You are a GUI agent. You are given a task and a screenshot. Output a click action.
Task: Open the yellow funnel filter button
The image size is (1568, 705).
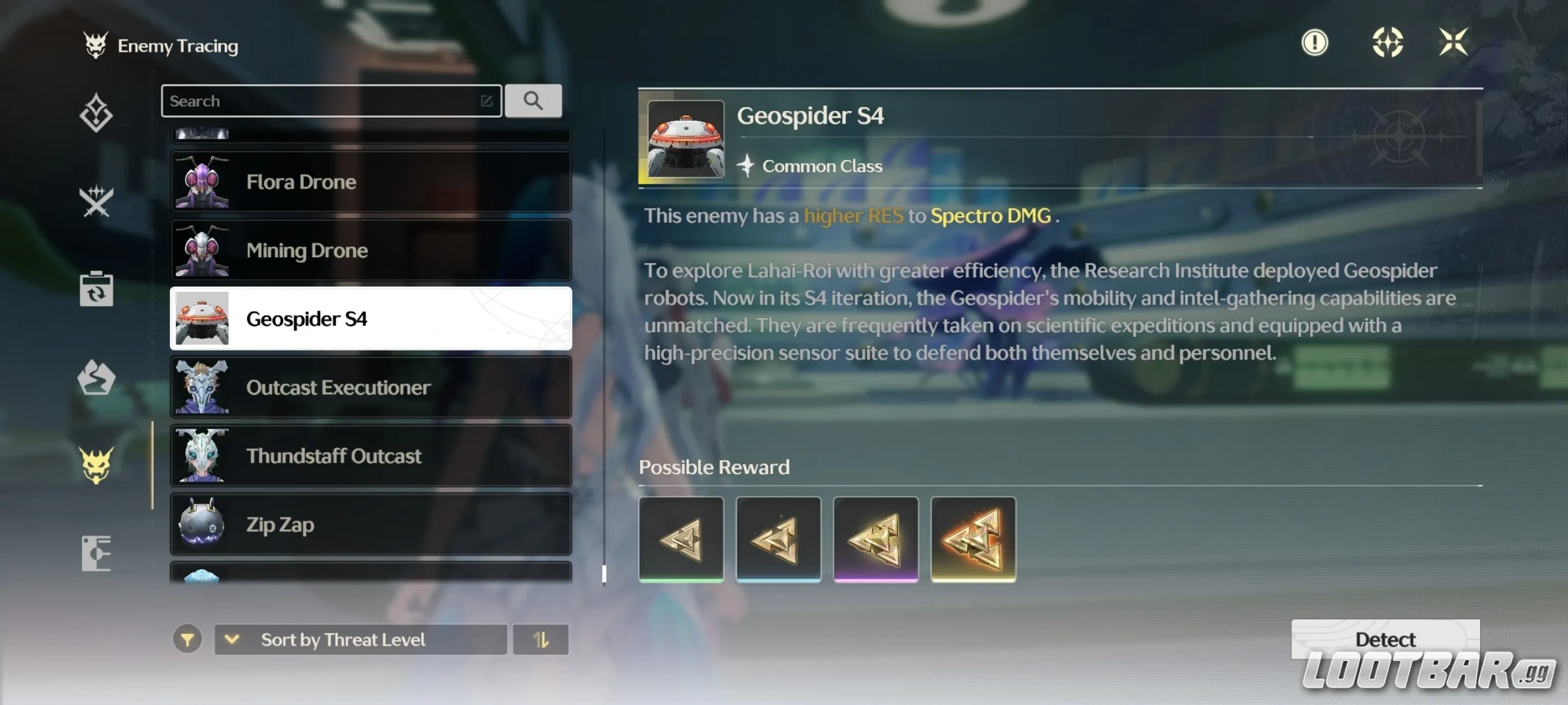(187, 639)
